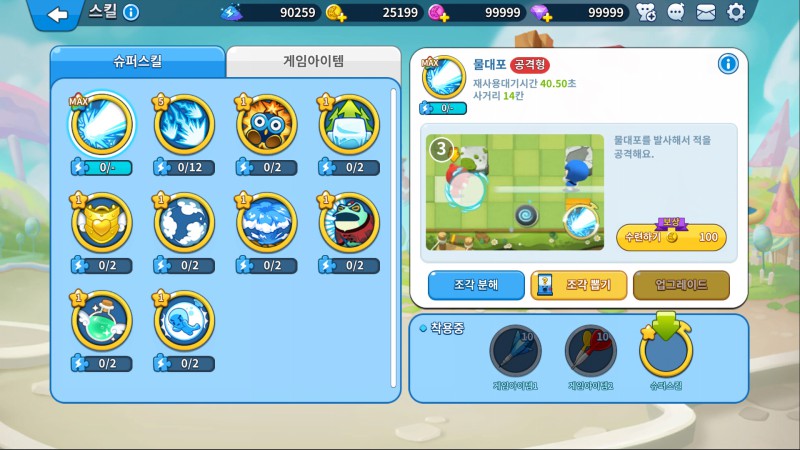The width and height of the screenshot is (800, 450).
Task: Click the 조각 분해 button
Action: click(477, 285)
